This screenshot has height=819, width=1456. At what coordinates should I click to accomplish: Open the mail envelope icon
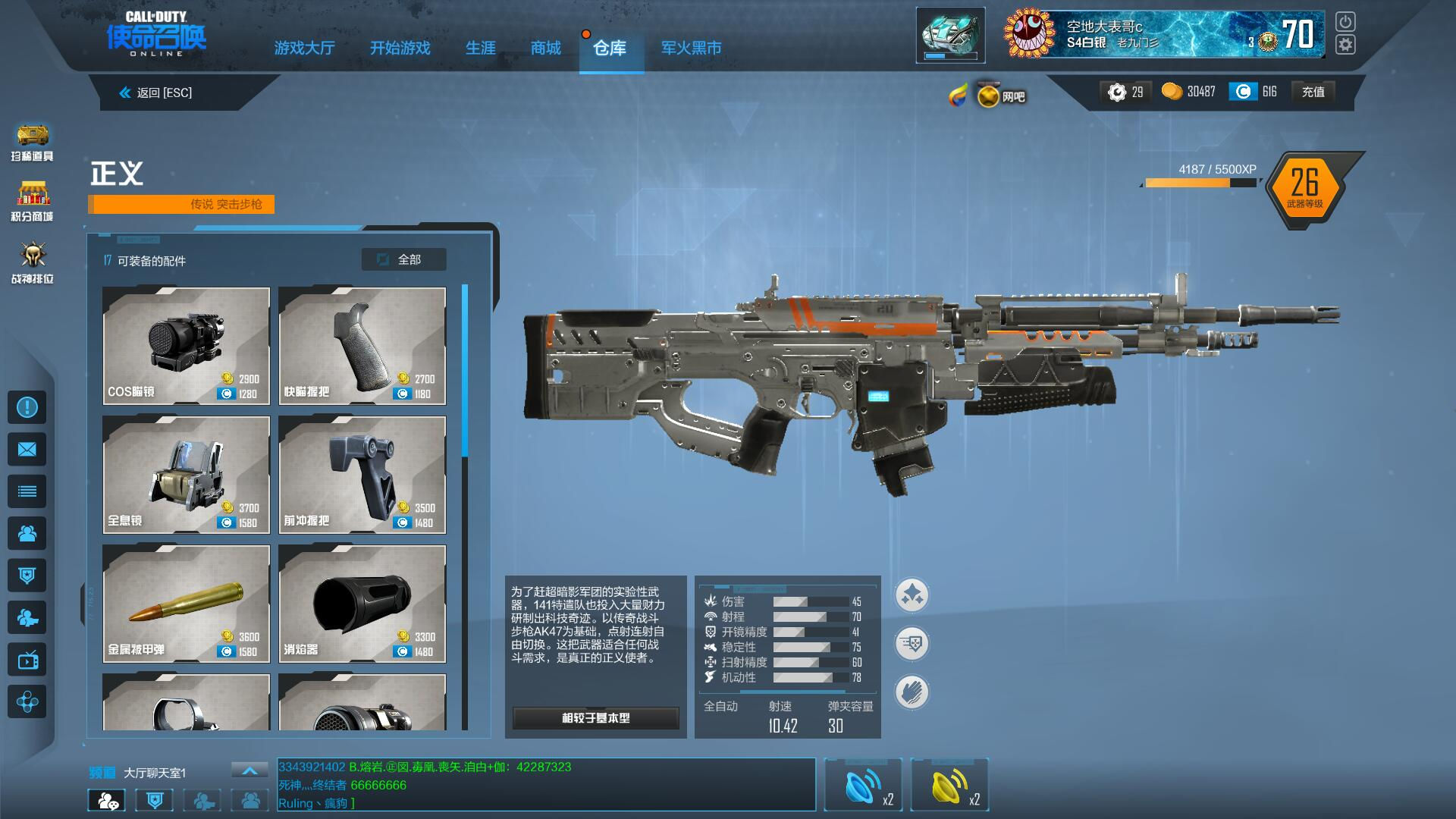coord(27,450)
